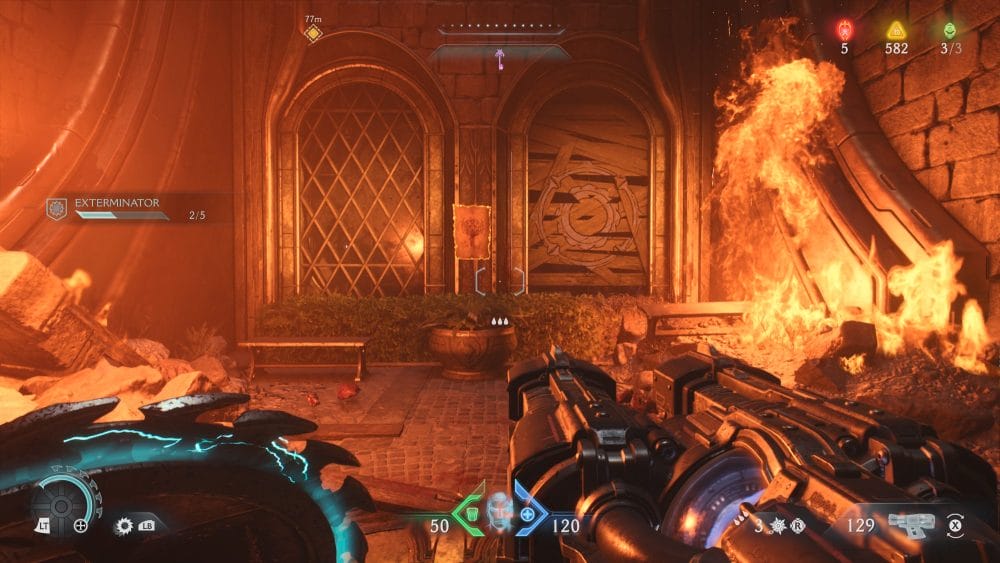Select the red demonic essence icon
Screen dimensions: 1000x563
[x=844, y=30]
